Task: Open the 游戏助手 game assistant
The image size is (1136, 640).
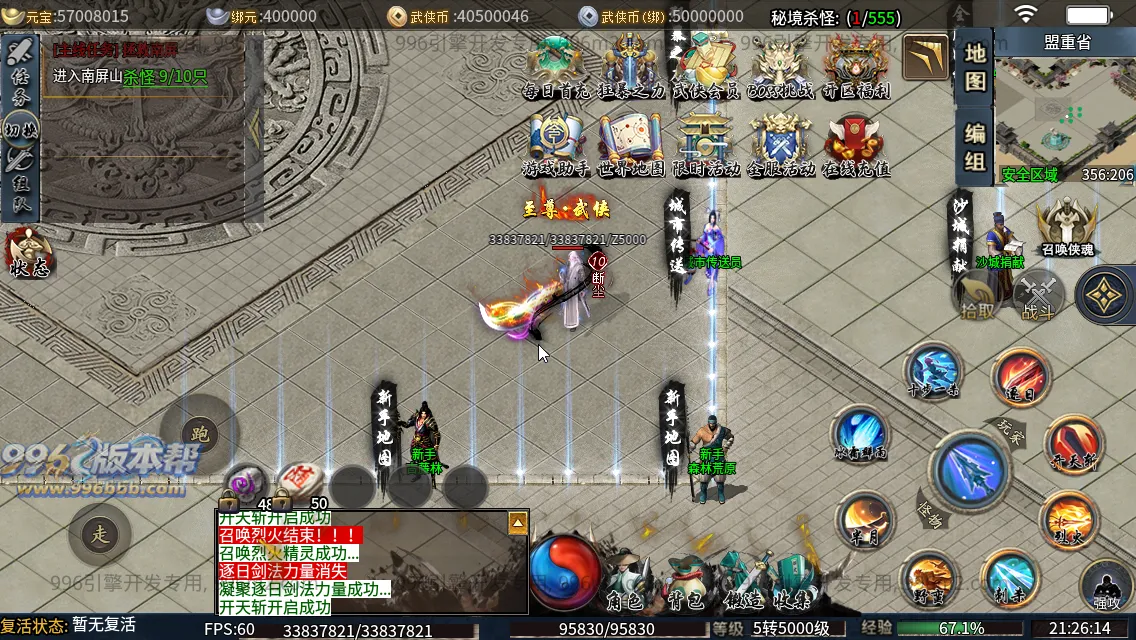Action: click(556, 145)
